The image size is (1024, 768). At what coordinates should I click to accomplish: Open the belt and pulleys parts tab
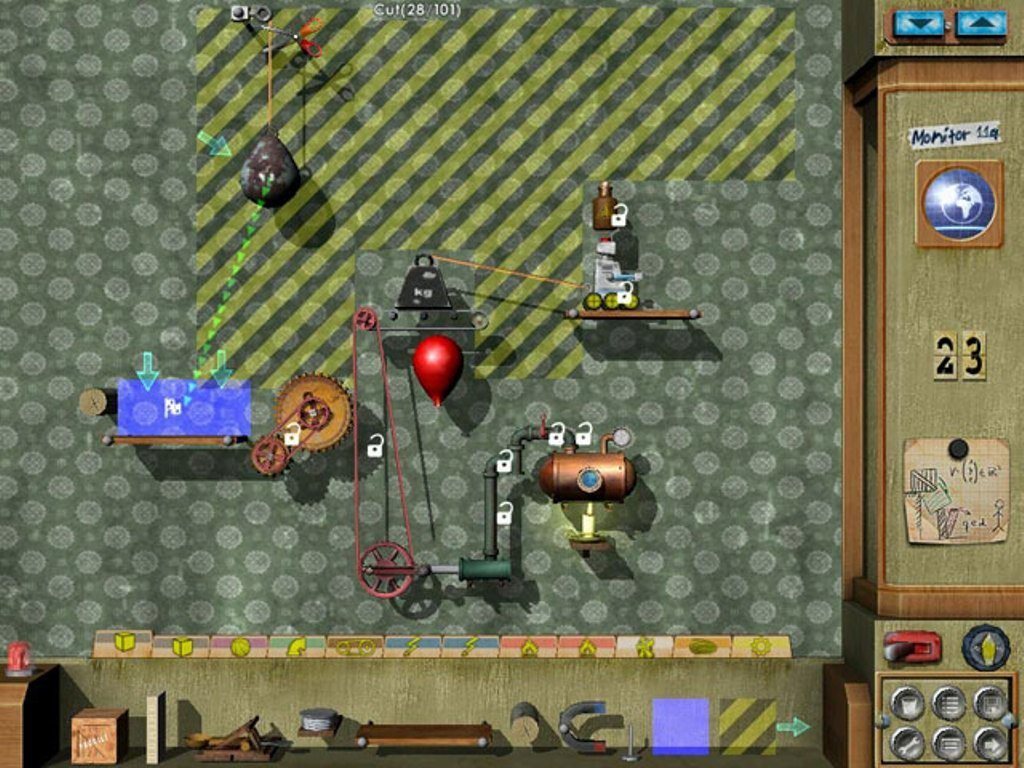[x=355, y=647]
